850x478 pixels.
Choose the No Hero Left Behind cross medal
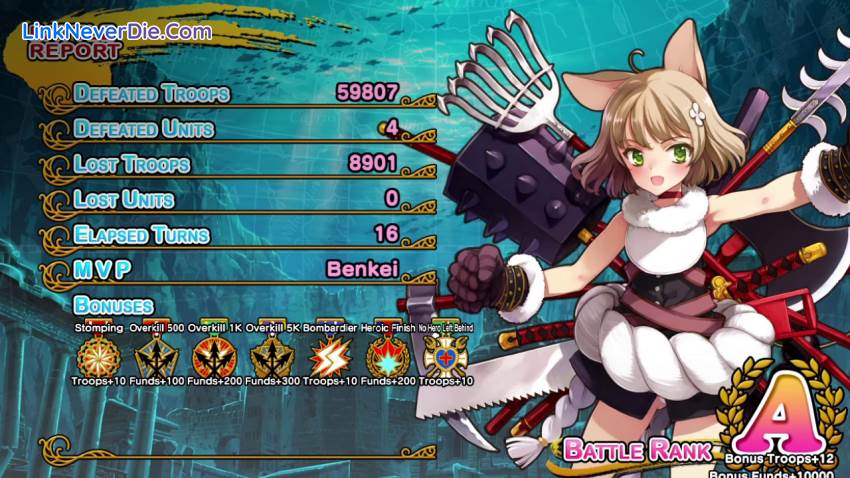coord(445,355)
